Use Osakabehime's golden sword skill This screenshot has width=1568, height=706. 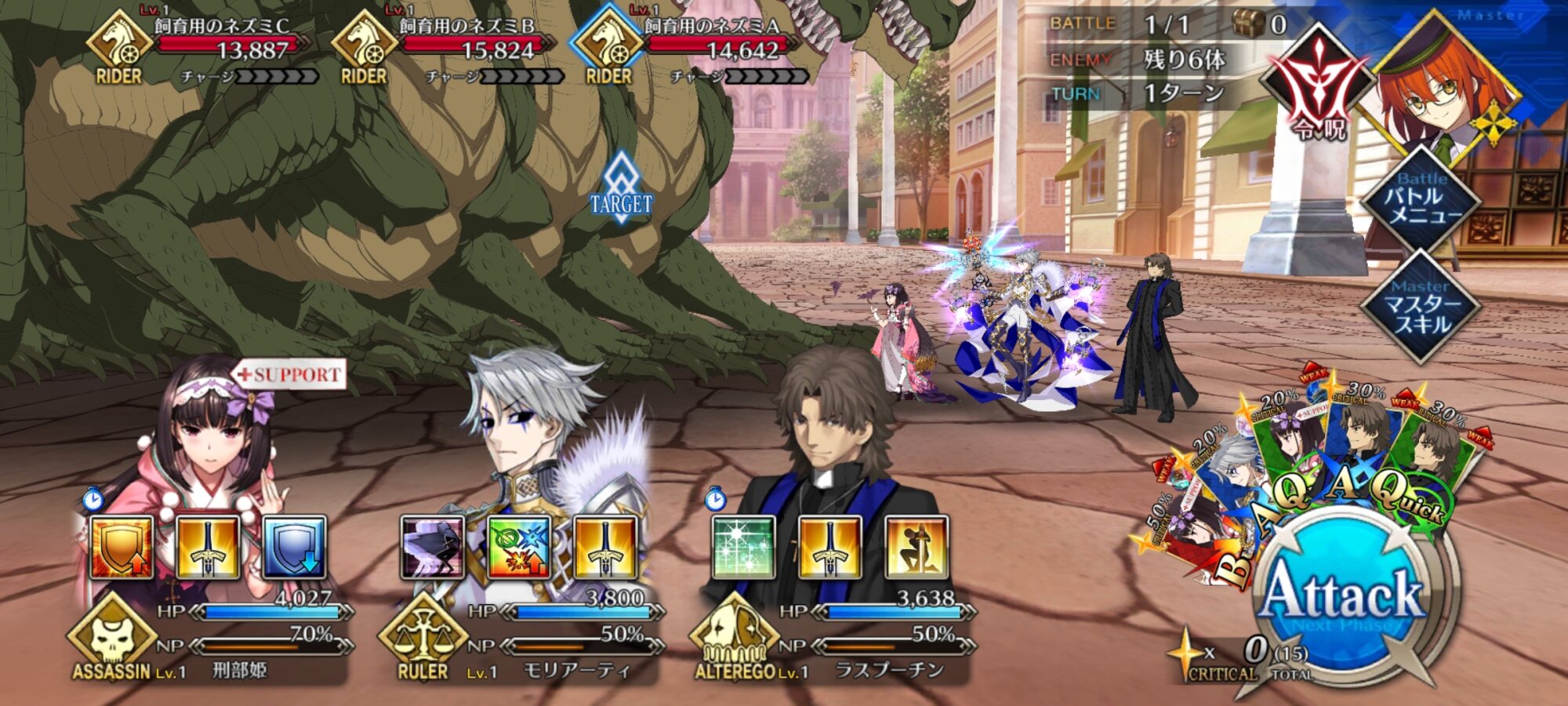coord(208,548)
